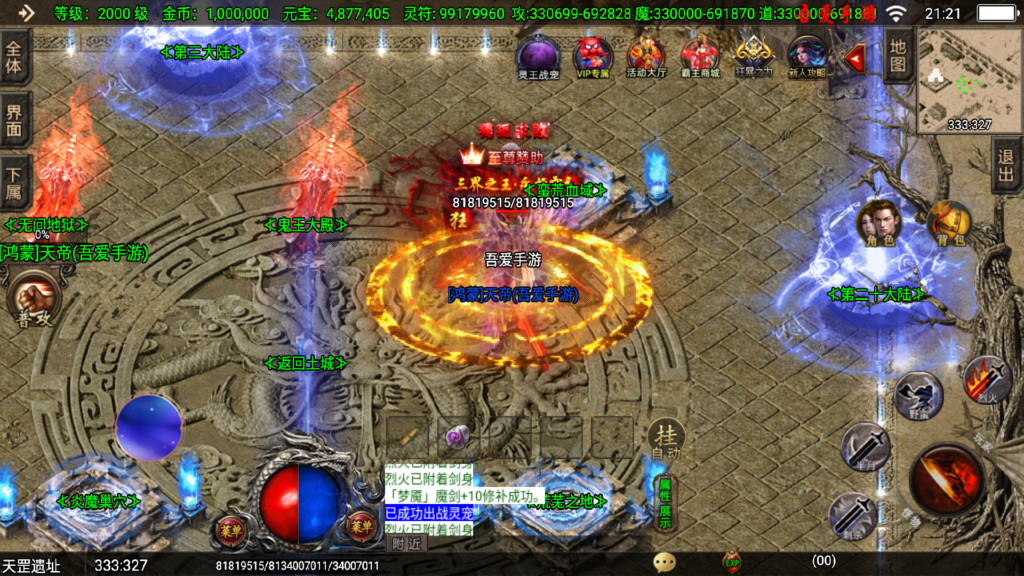
Task: Select the 狂暴之力 icon
Action: coord(754,55)
